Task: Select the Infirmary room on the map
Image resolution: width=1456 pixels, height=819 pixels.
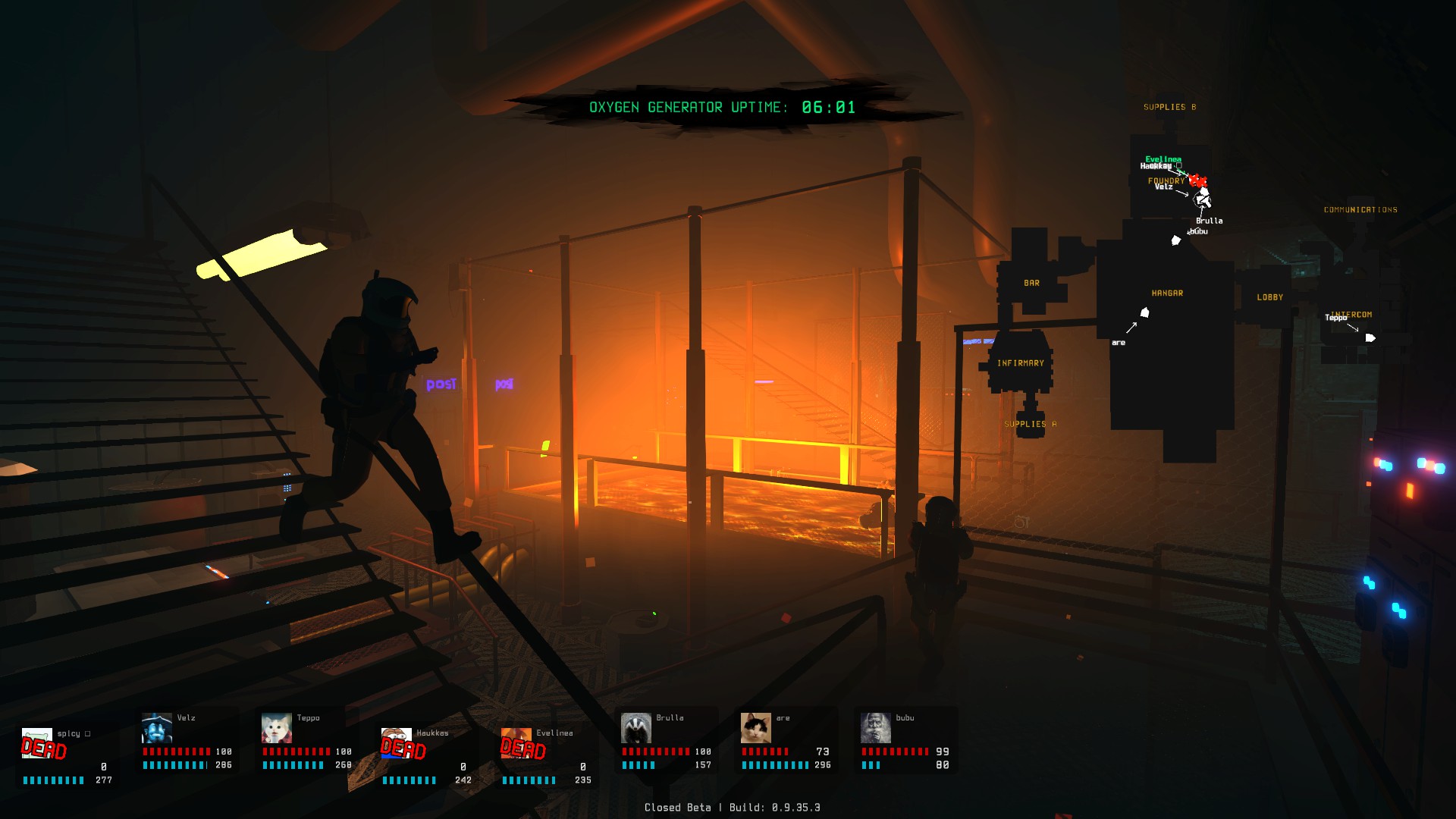Action: pyautogui.click(x=1020, y=363)
